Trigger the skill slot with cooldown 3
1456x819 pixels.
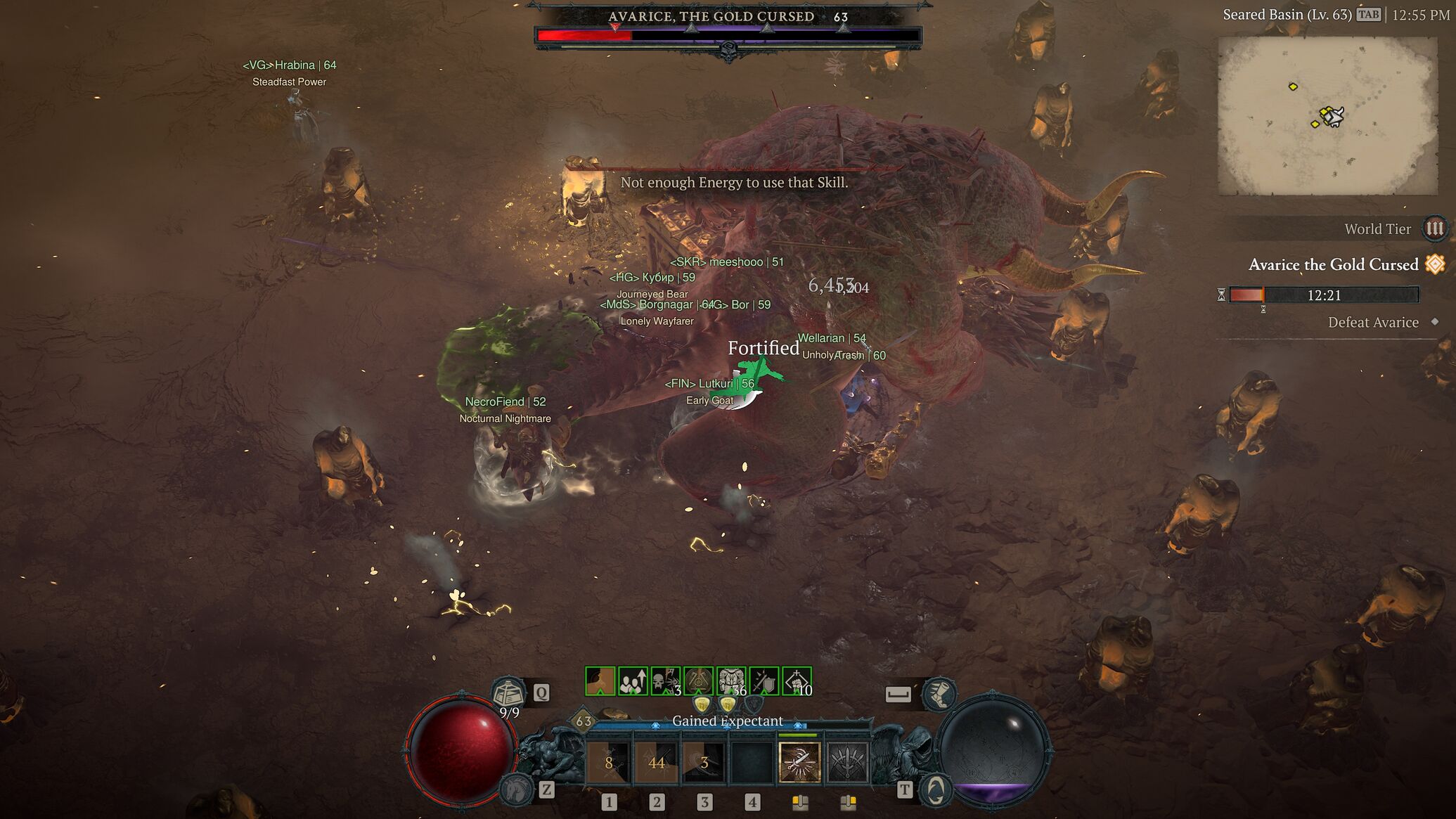coord(704,762)
